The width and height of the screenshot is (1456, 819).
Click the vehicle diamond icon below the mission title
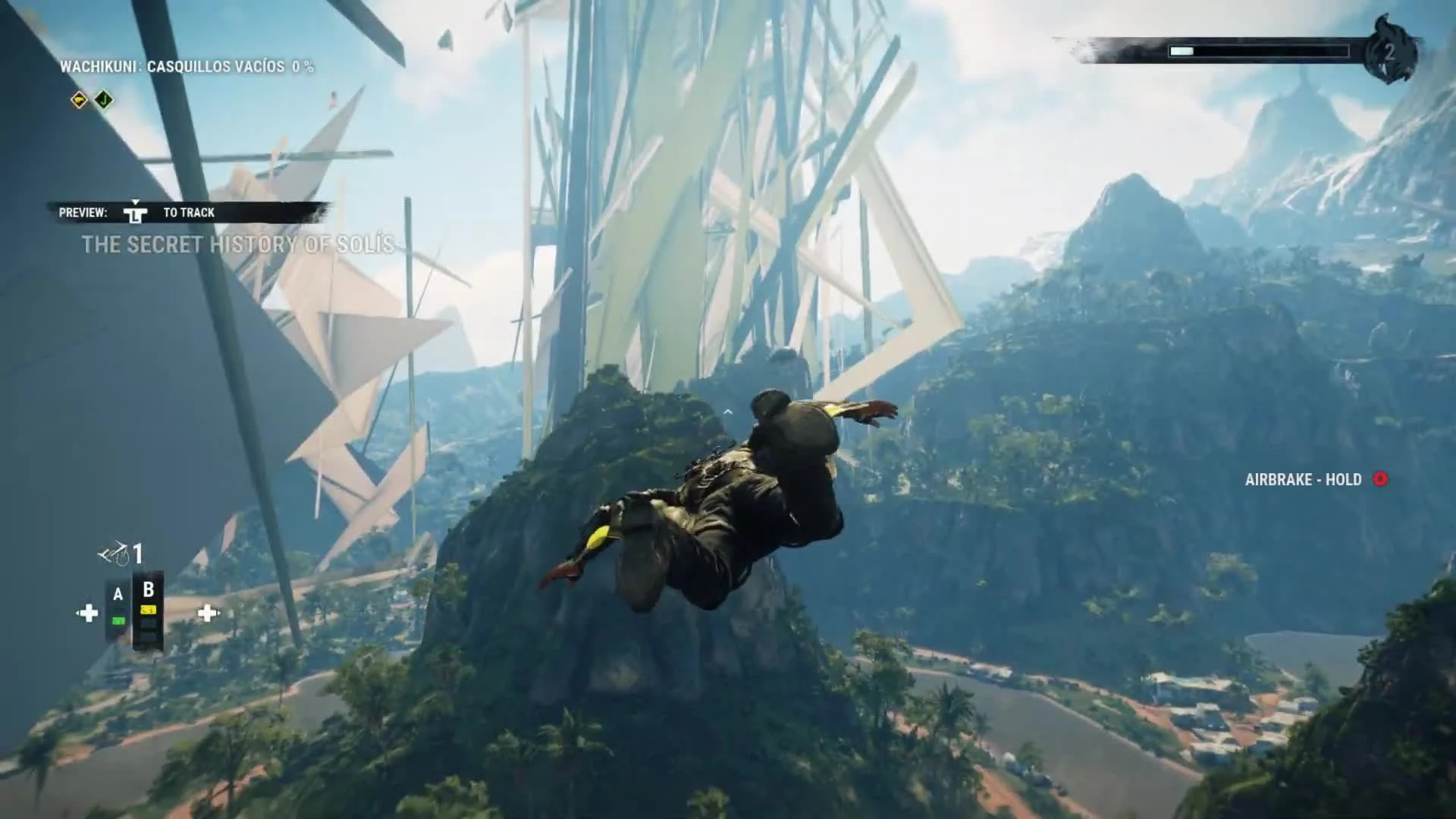point(80,99)
